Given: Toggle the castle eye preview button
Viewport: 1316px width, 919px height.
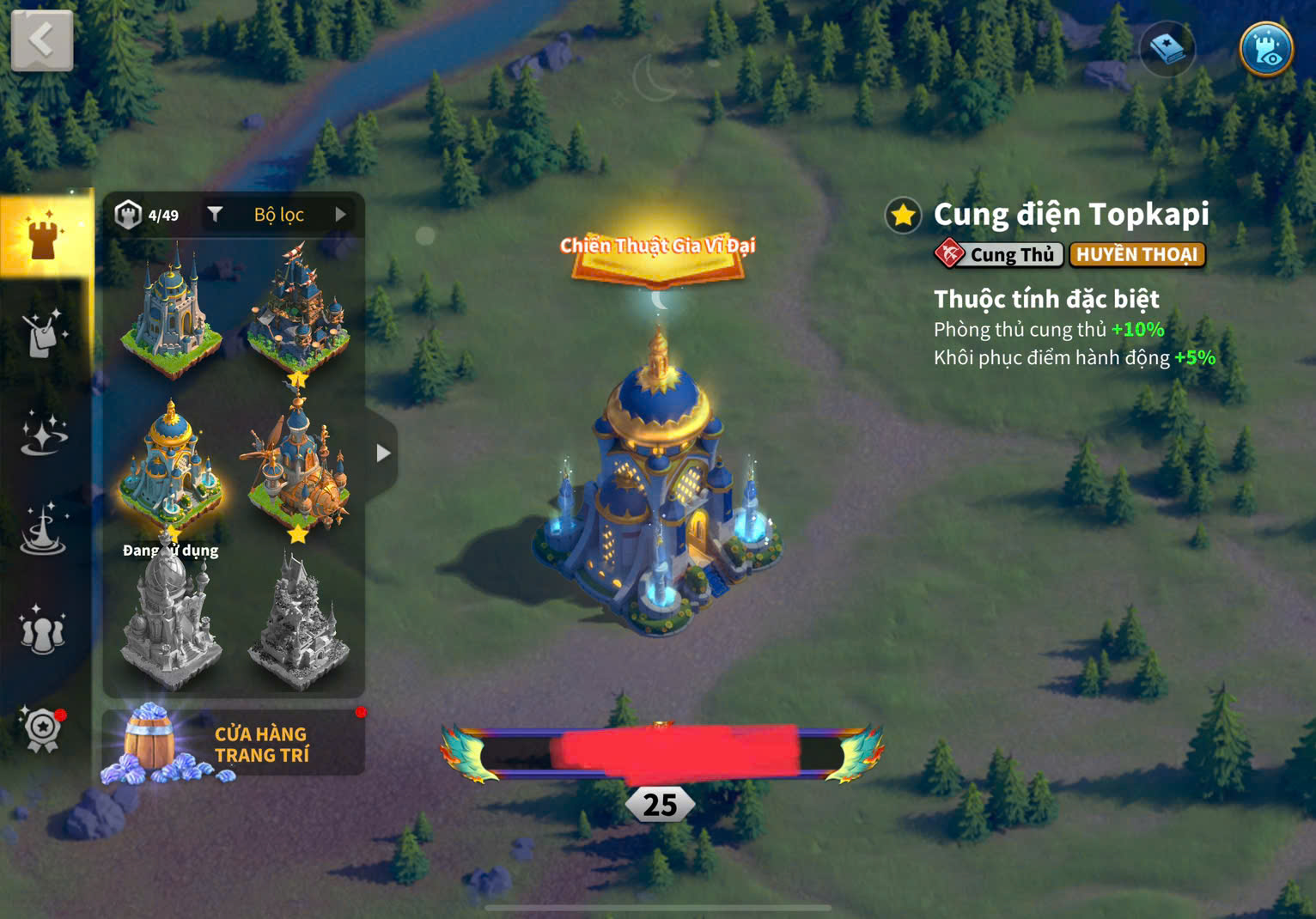Looking at the screenshot, I should click(x=1266, y=50).
